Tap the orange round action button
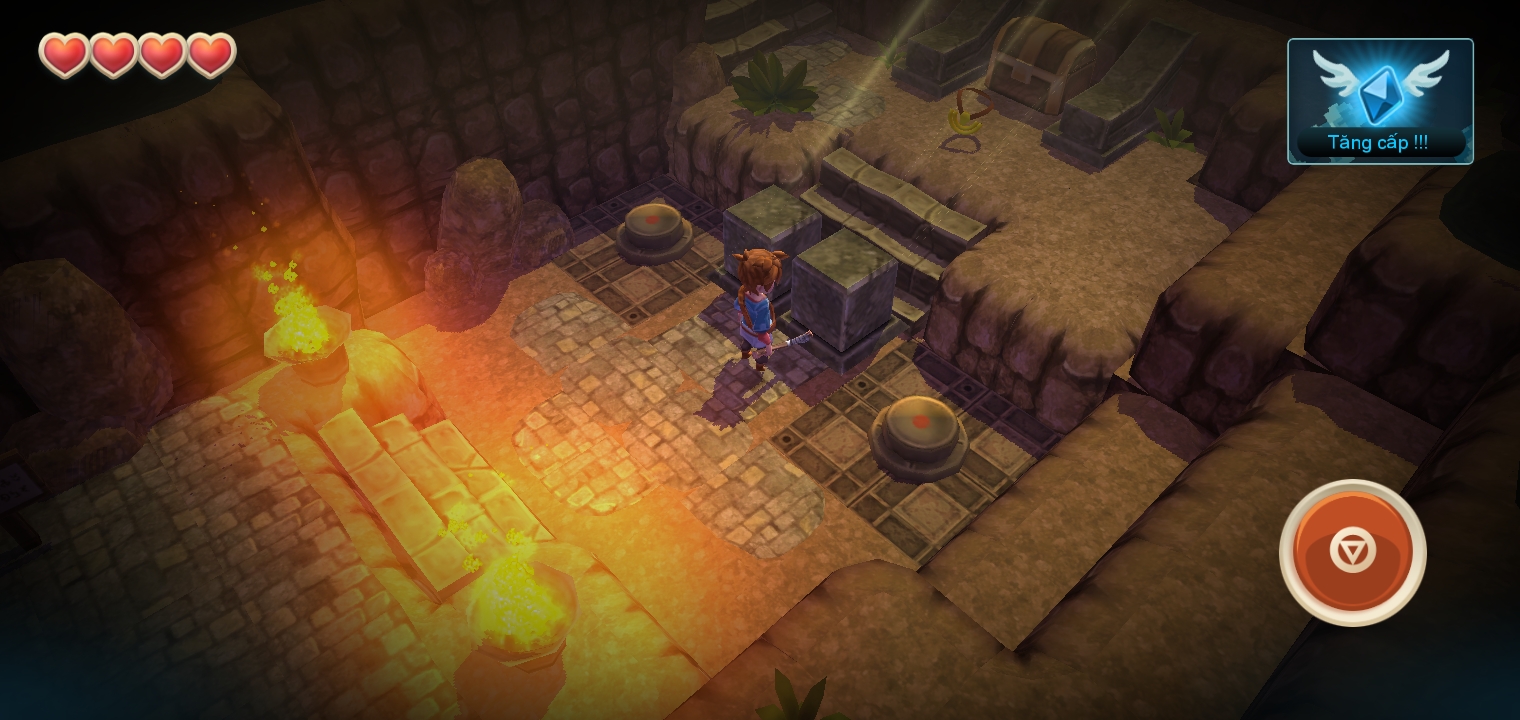The image size is (1520, 720). click(x=1352, y=552)
